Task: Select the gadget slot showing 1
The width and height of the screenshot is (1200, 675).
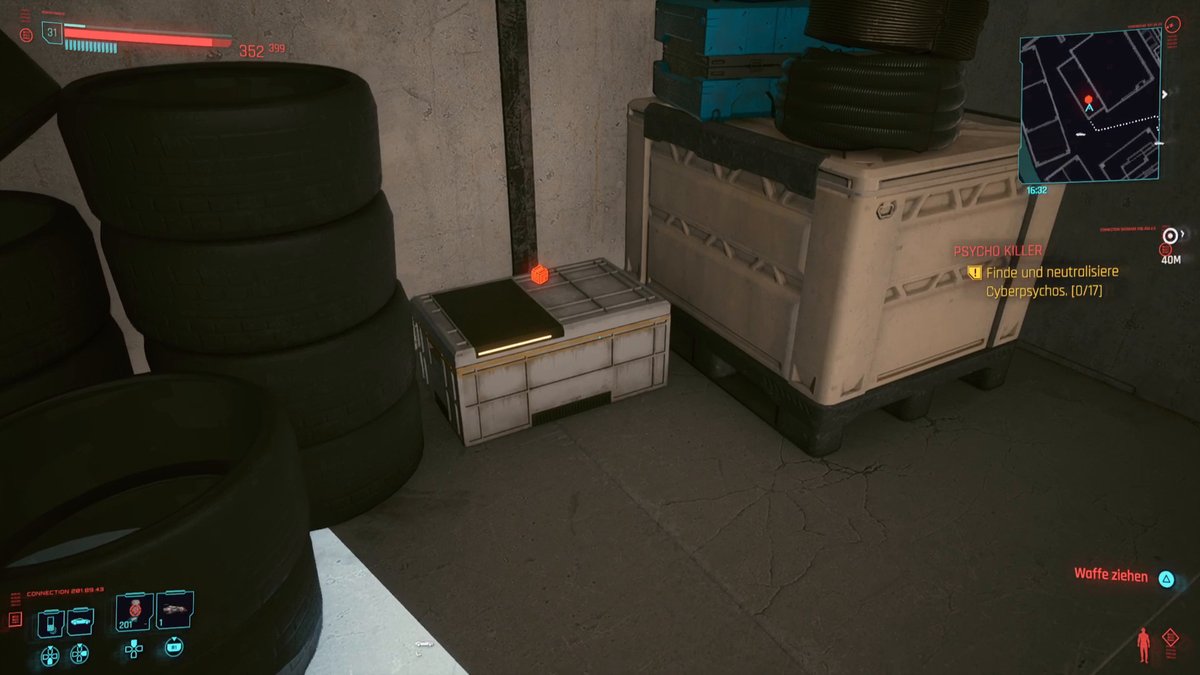Action: click(x=175, y=612)
